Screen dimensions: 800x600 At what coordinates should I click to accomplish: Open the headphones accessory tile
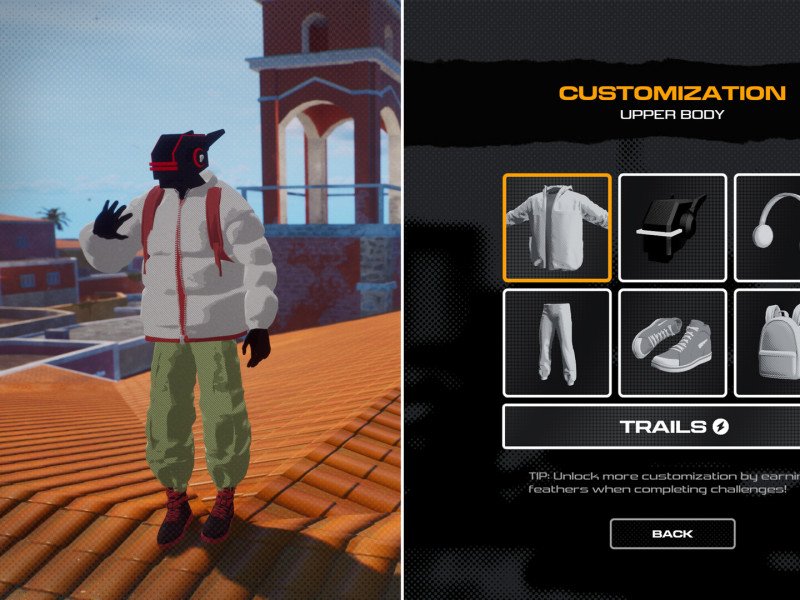pos(769,228)
